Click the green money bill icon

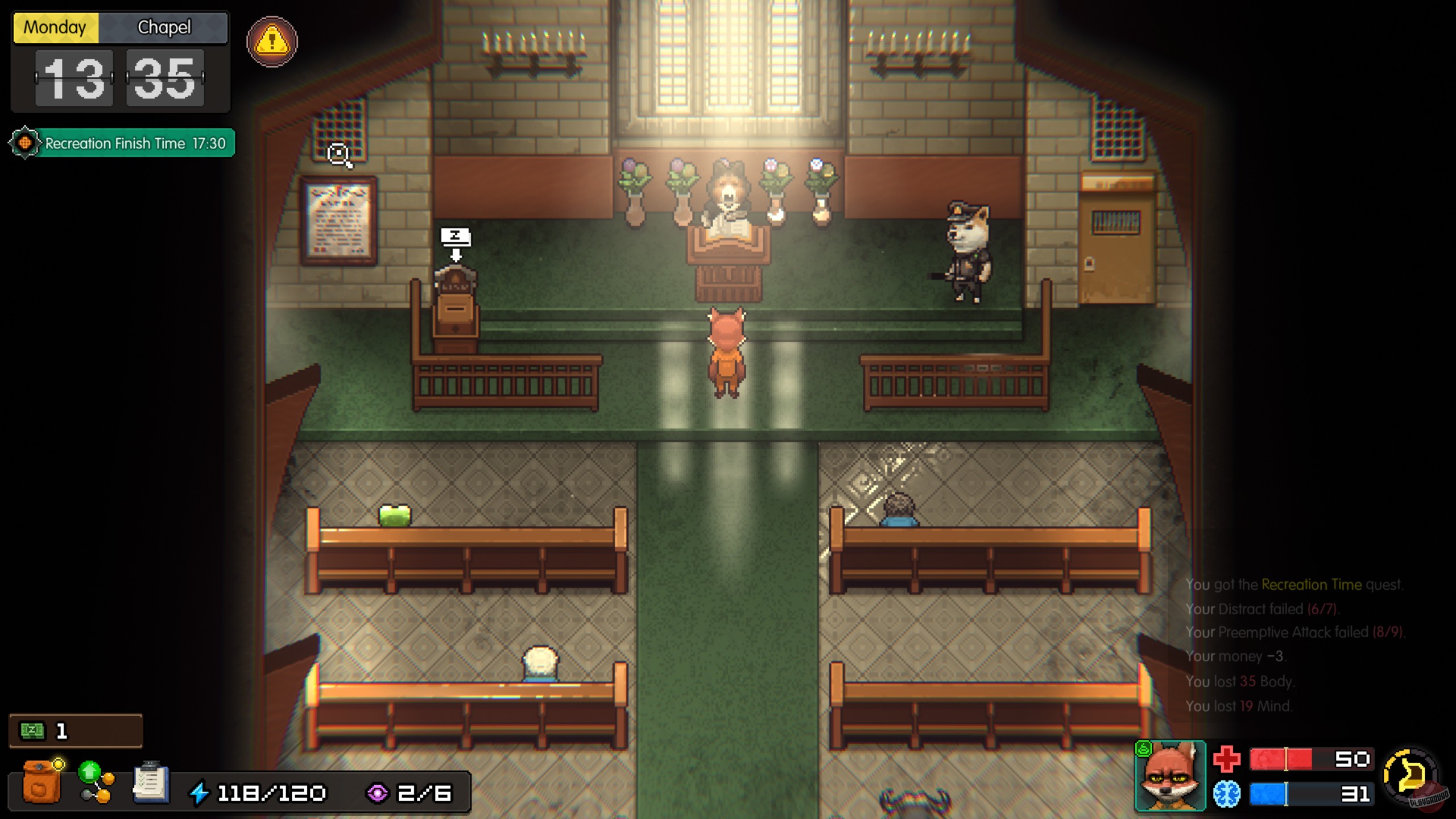[x=34, y=730]
